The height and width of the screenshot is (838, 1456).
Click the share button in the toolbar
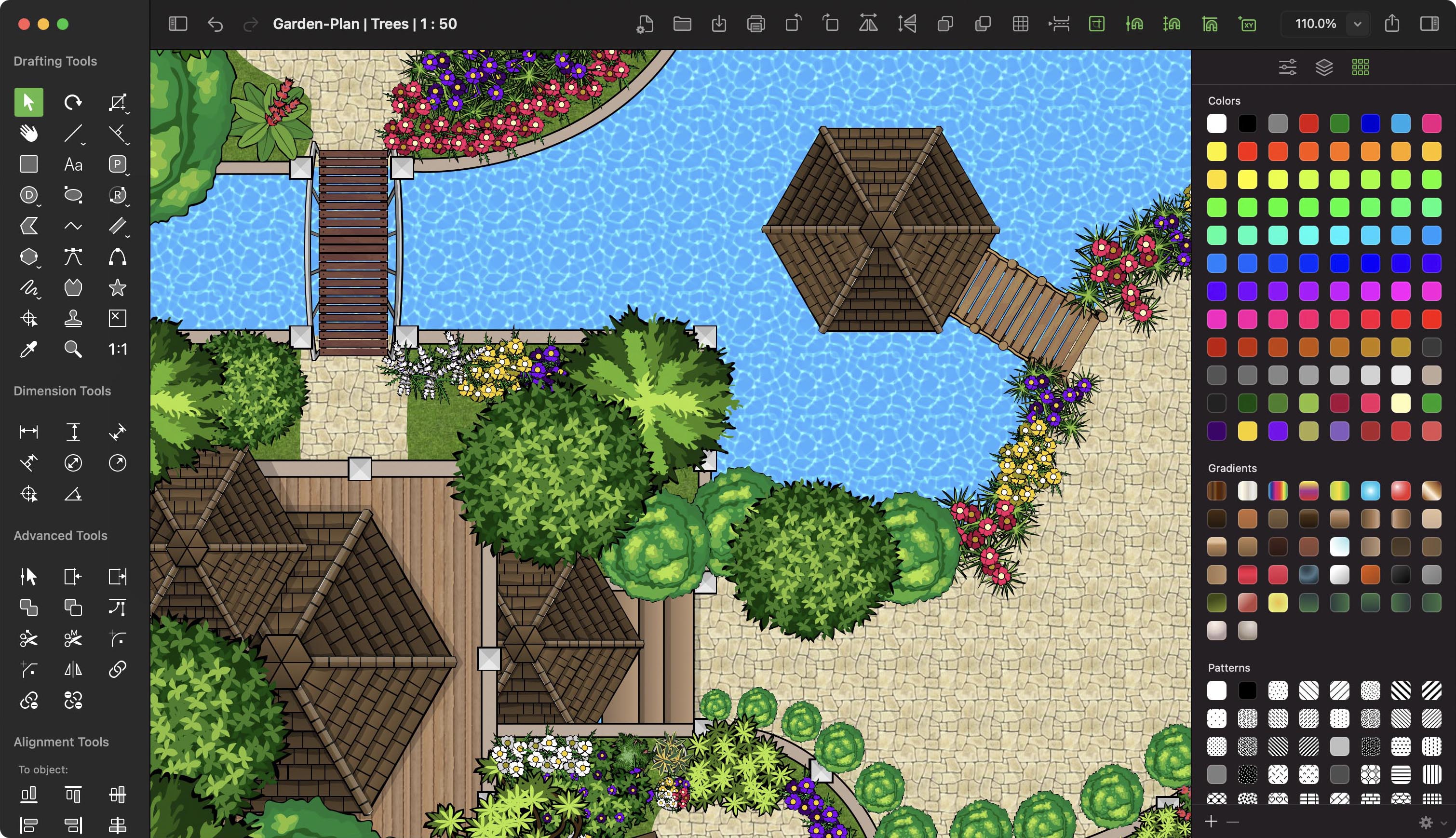1392,24
